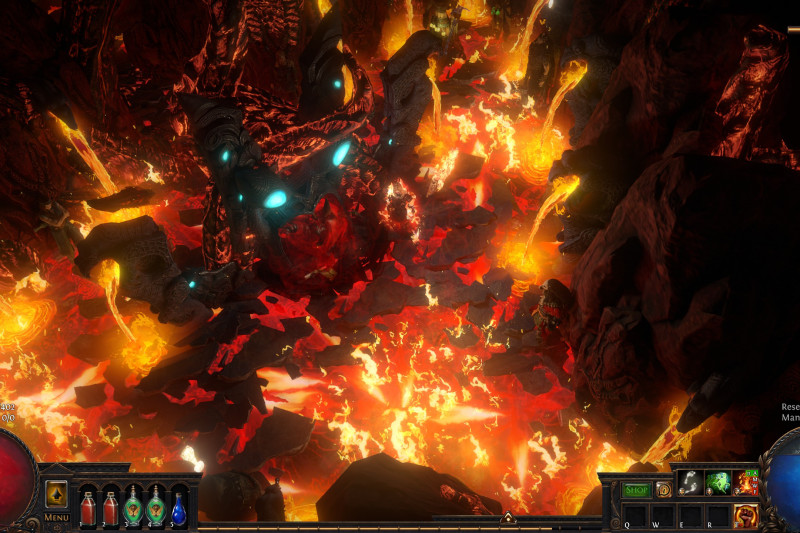
Task: Click the small arrow on the bottom bar
Action: click(x=507, y=518)
